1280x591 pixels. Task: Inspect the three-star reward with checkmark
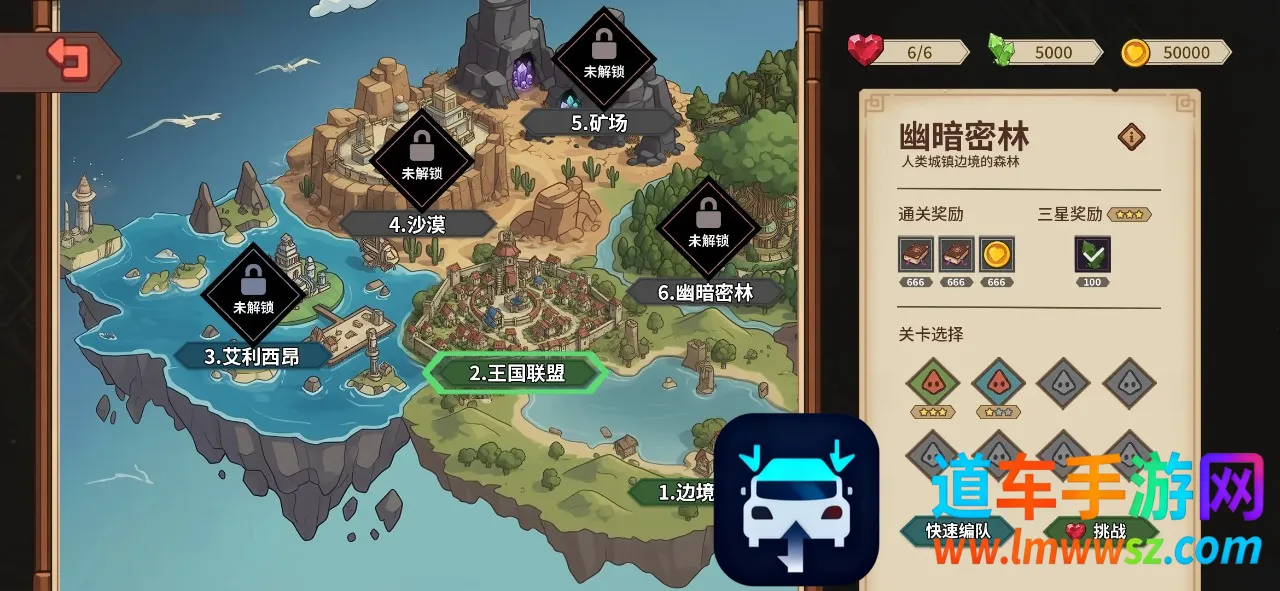(x=1092, y=255)
